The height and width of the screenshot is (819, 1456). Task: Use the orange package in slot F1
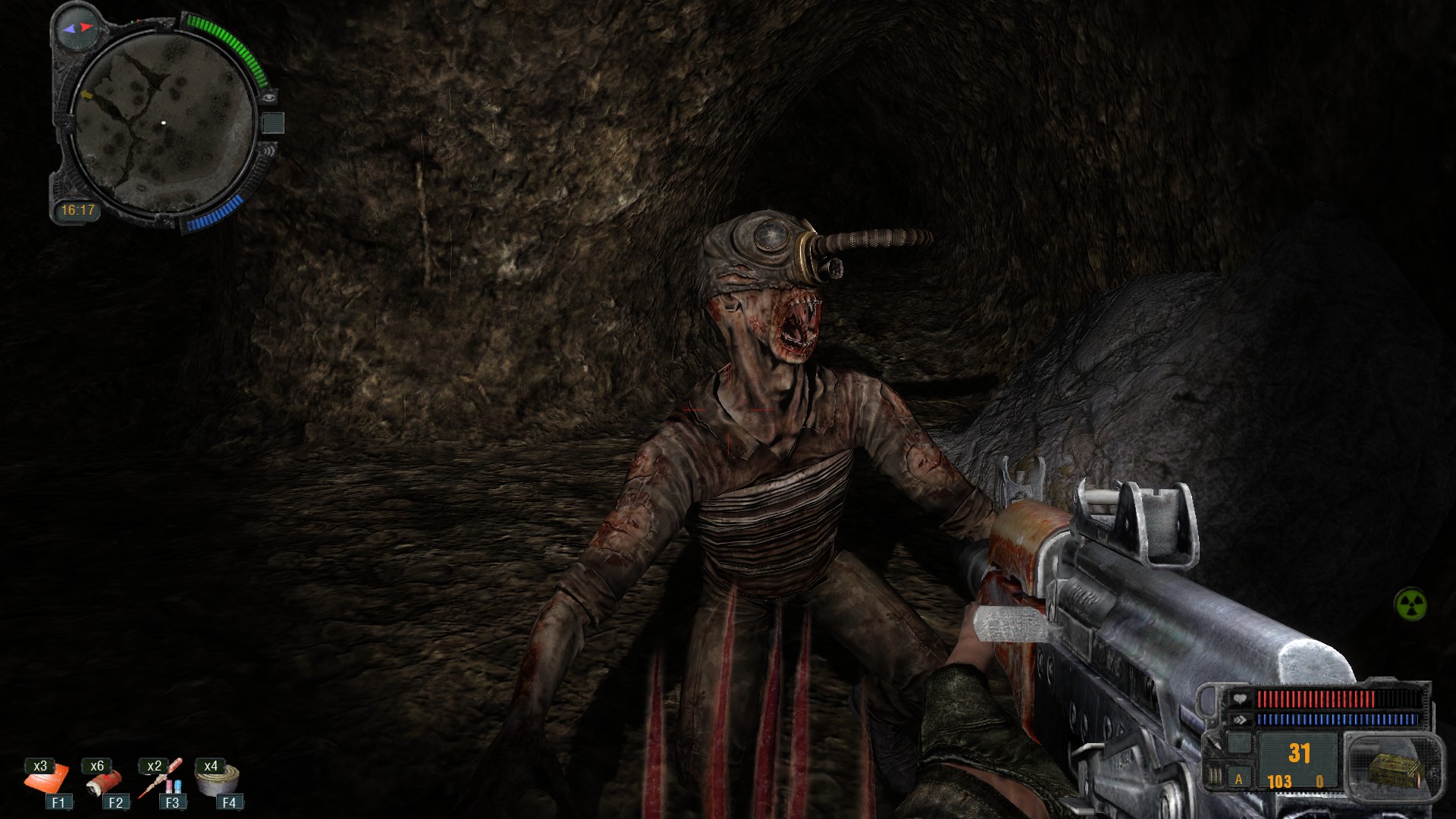[47, 780]
